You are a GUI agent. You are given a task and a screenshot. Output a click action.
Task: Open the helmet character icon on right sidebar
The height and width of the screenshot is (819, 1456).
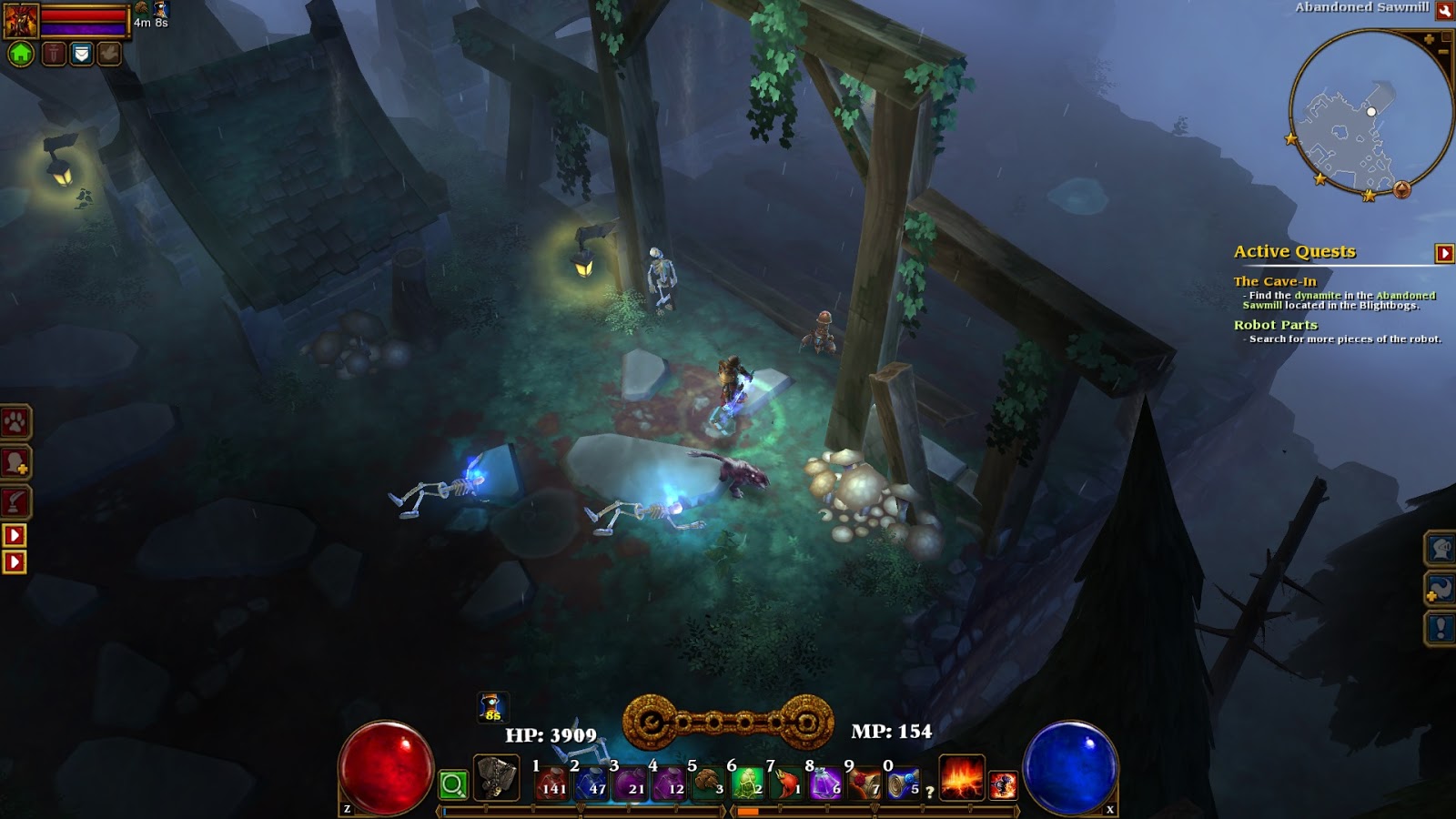point(1441,549)
